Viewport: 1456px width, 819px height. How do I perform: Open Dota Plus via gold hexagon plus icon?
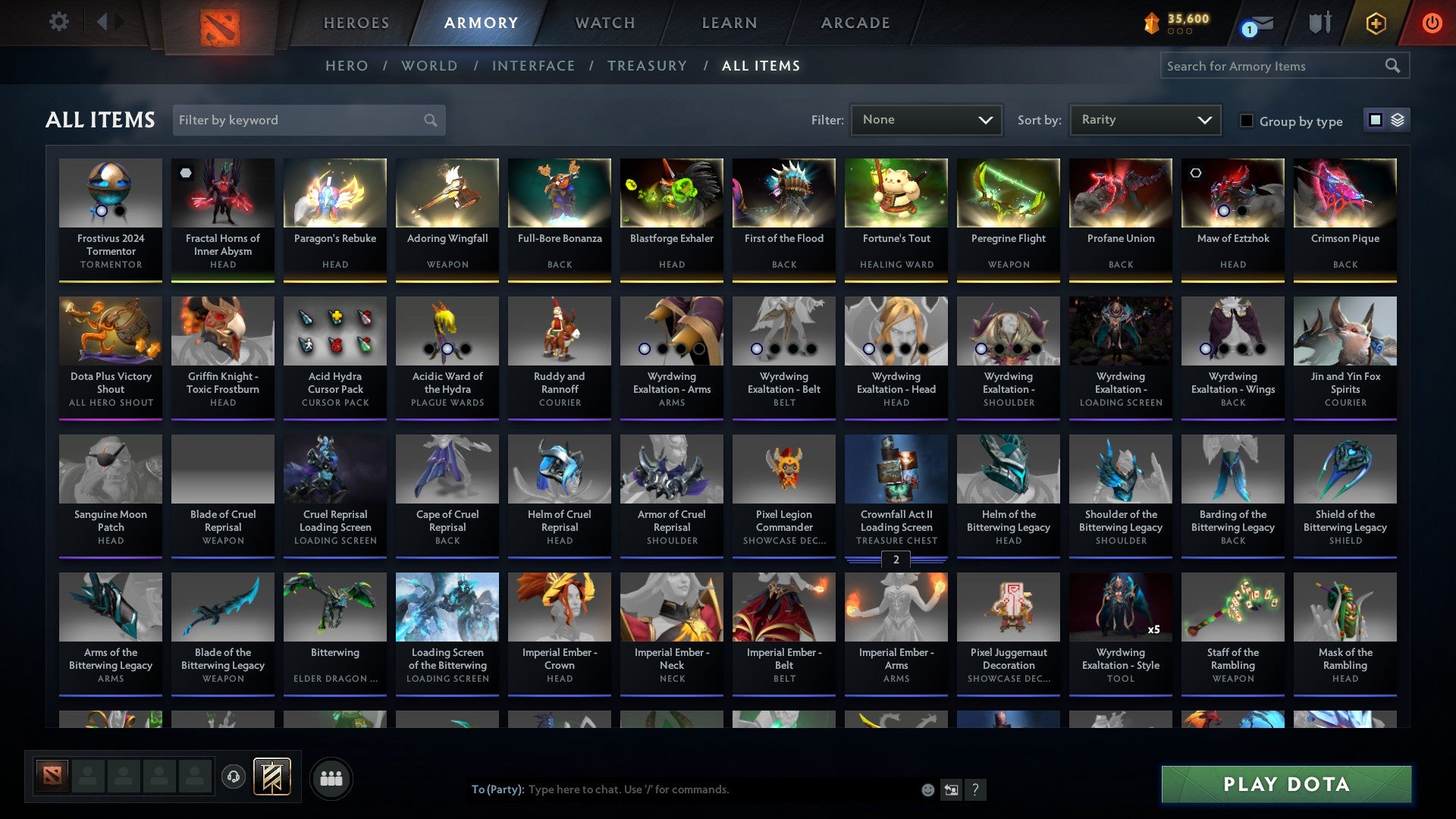pyautogui.click(x=1376, y=23)
